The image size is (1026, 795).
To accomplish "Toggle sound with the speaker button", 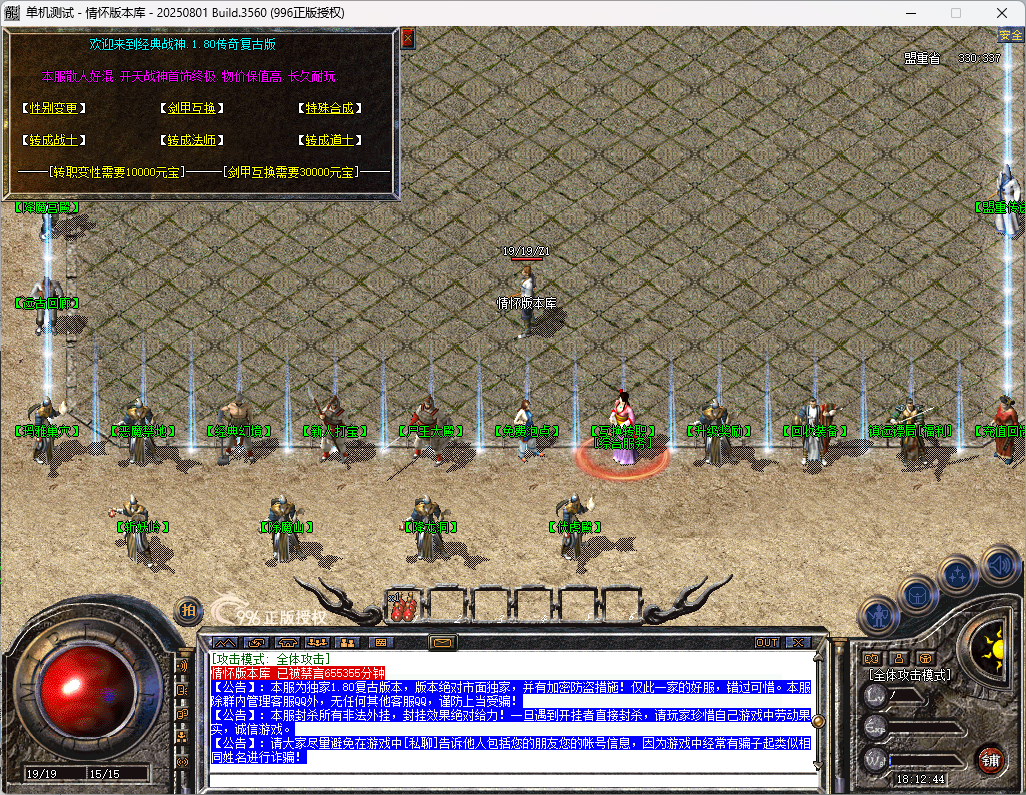I will click(999, 564).
